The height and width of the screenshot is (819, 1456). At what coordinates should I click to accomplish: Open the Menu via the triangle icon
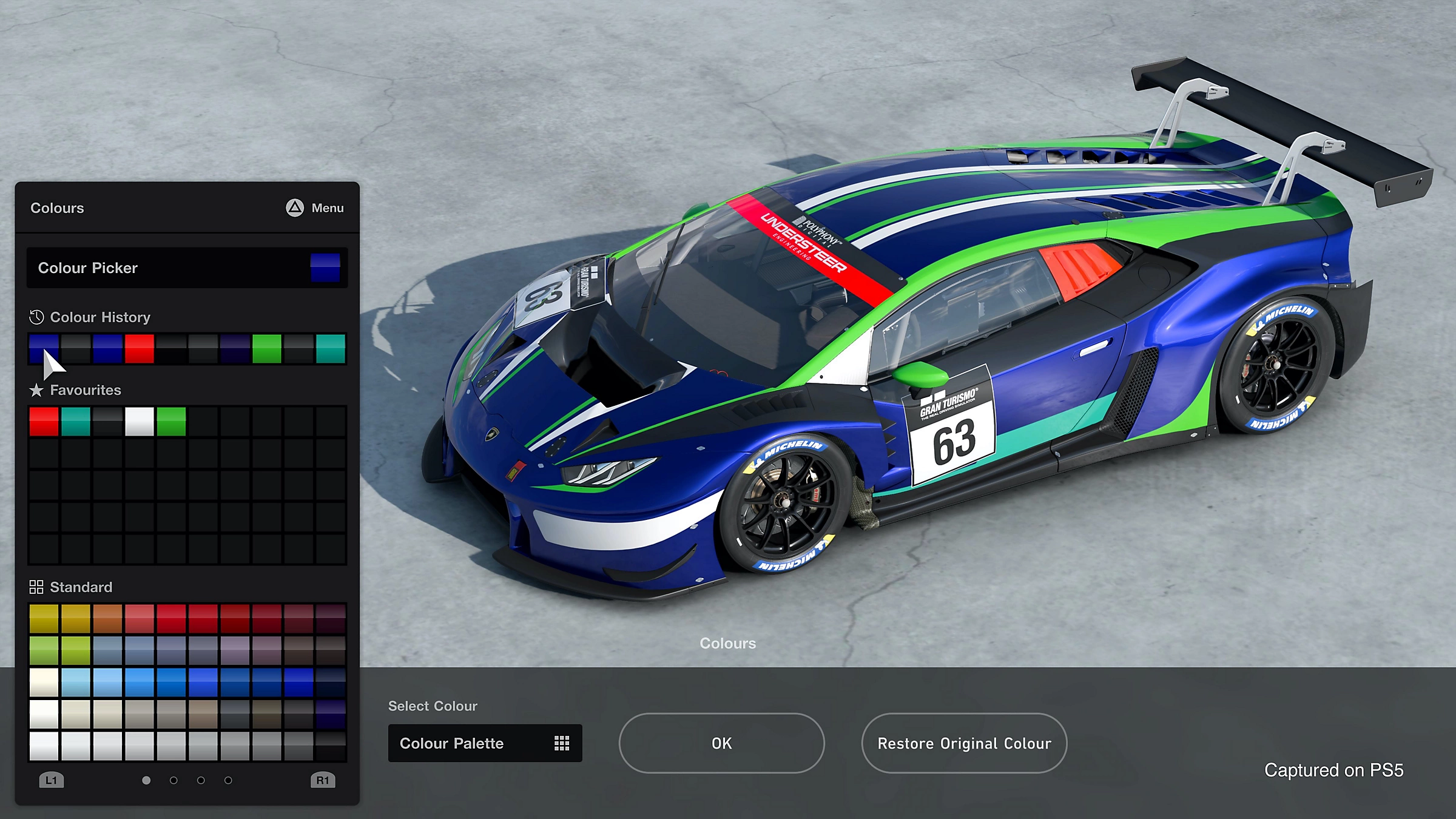pos(295,208)
